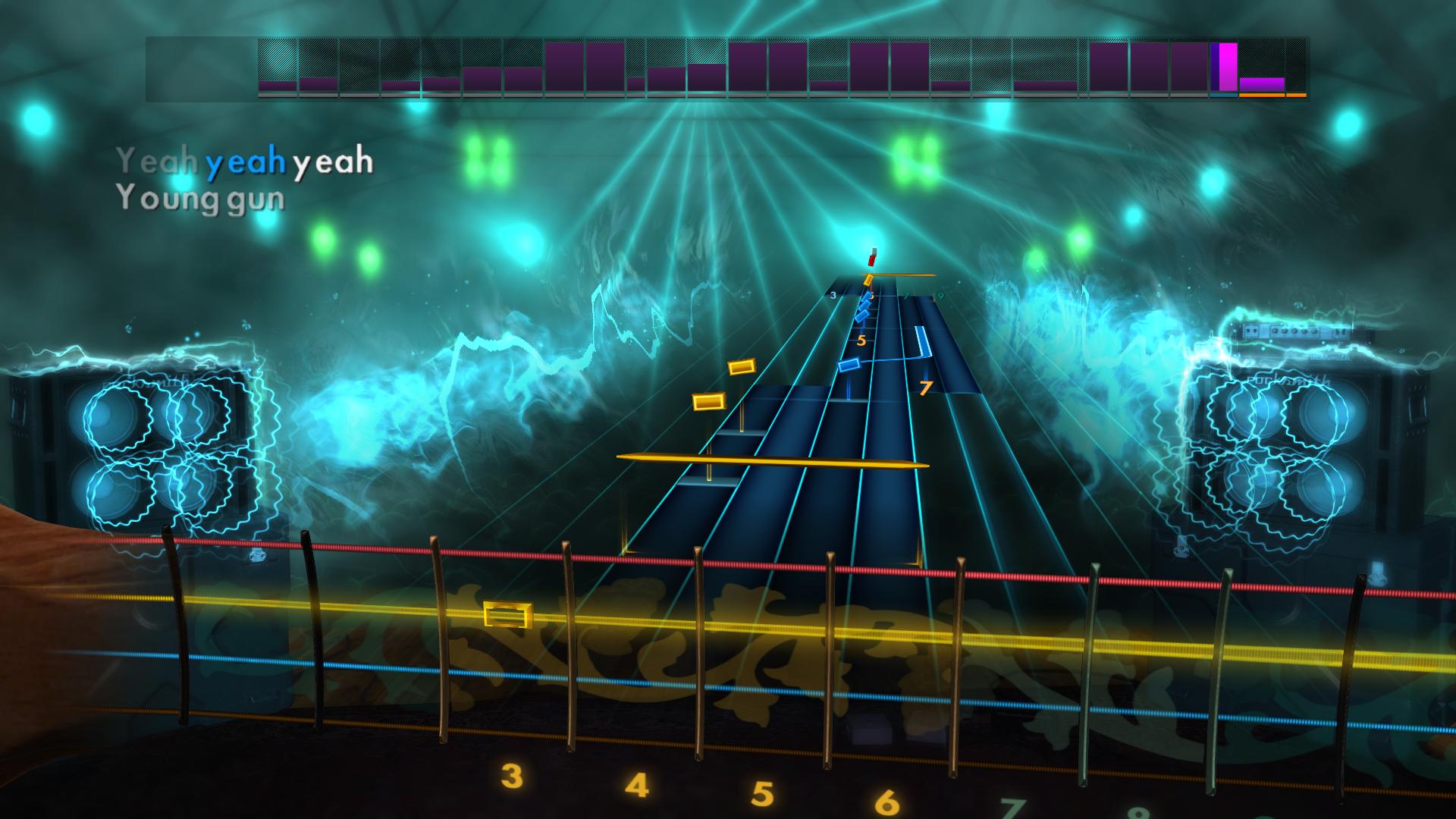
Task: Click the blue bend note near fret 7
Action: pyautogui.click(x=923, y=341)
